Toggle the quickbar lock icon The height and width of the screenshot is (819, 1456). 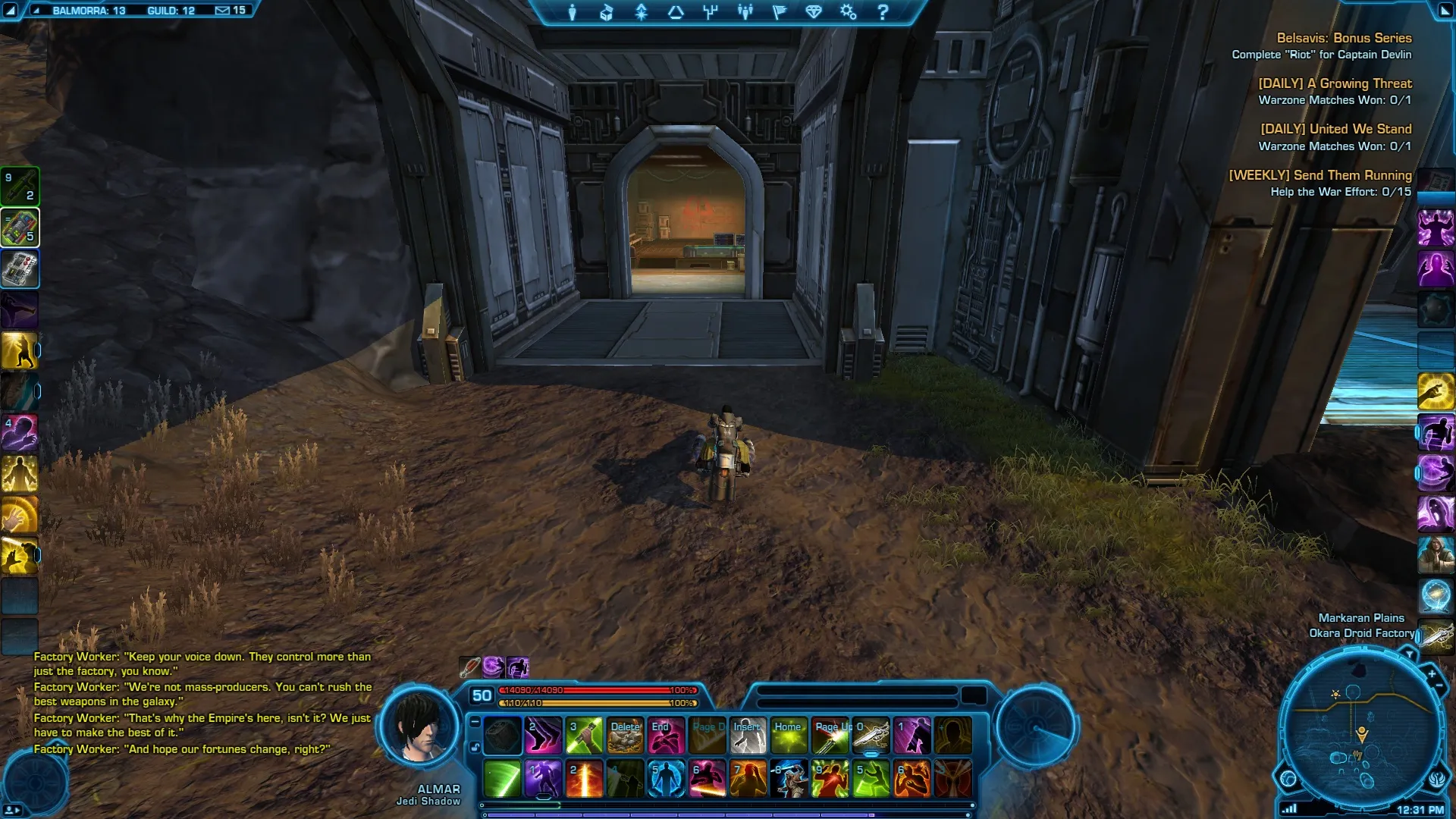point(475,748)
